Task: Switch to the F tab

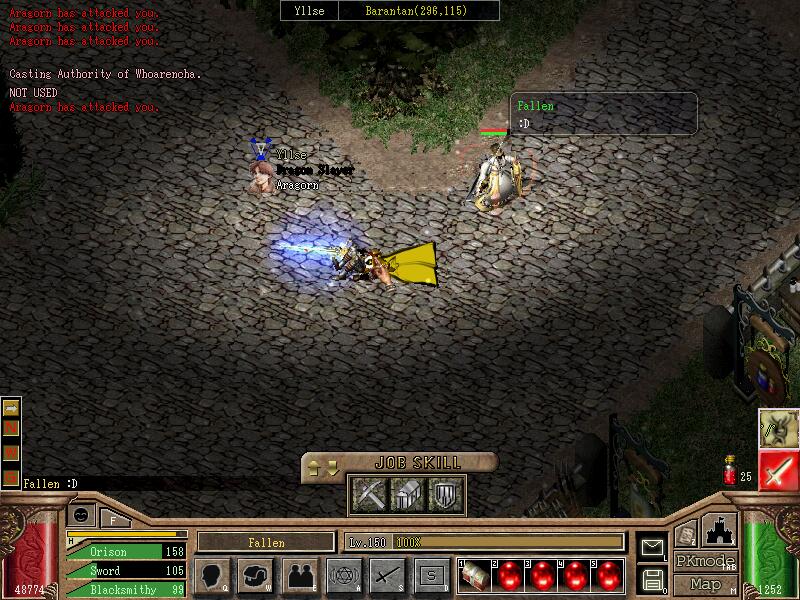Action: click(x=113, y=519)
